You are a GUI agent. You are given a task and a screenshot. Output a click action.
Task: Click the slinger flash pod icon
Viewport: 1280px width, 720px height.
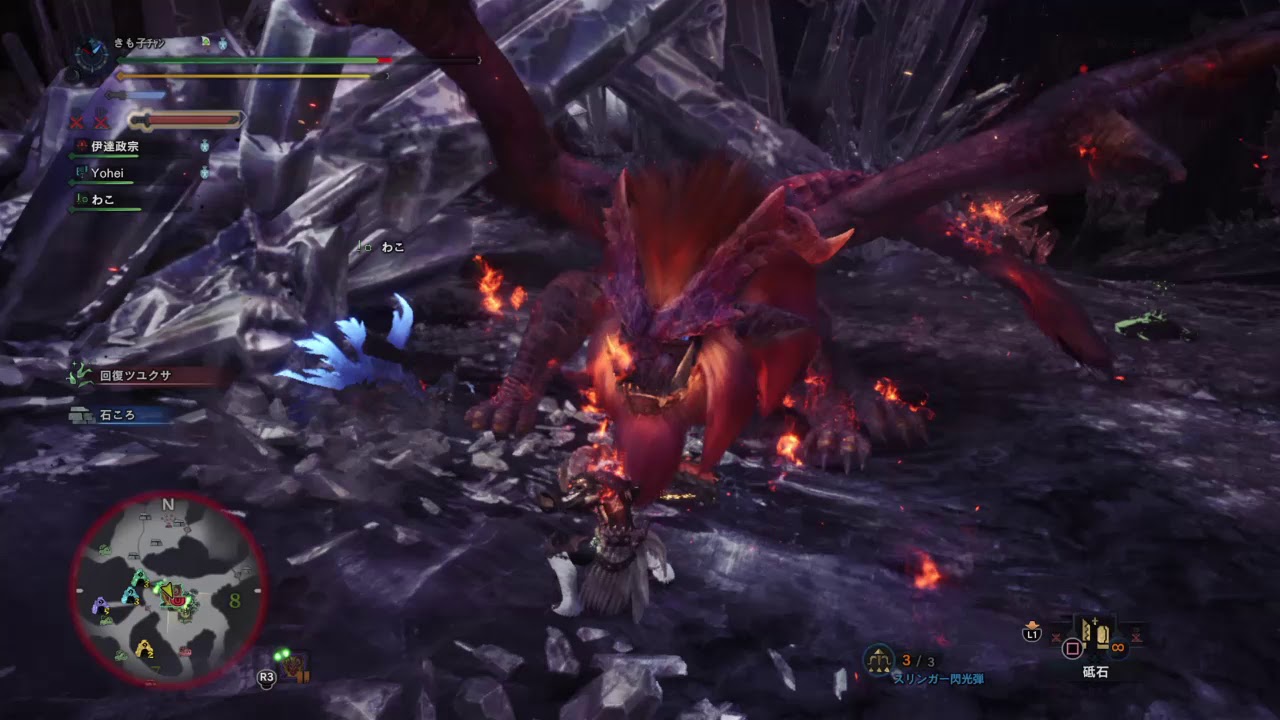[880, 661]
